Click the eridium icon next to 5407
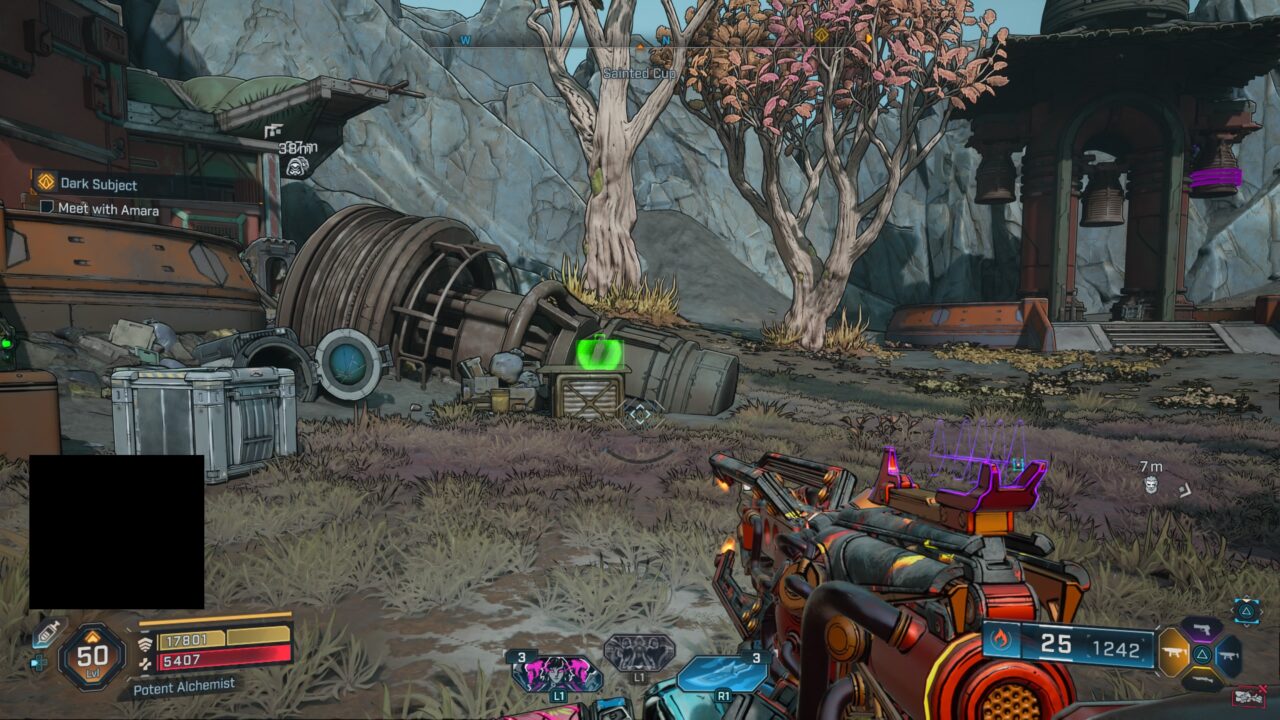 pos(144,663)
